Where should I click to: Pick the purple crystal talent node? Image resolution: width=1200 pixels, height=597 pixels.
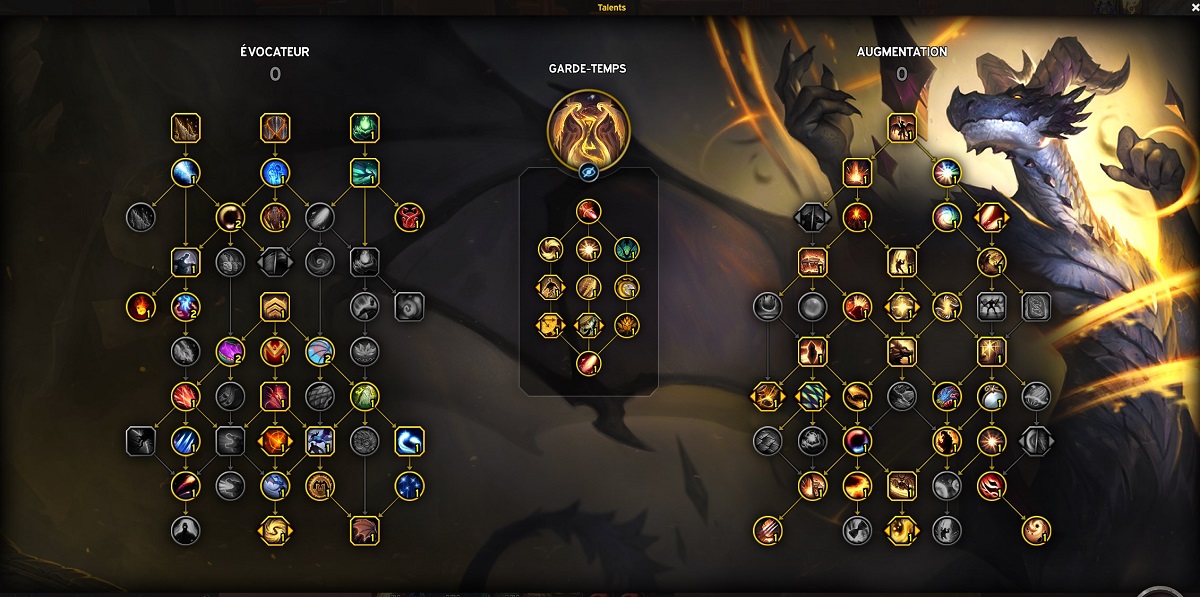pyautogui.click(x=230, y=351)
